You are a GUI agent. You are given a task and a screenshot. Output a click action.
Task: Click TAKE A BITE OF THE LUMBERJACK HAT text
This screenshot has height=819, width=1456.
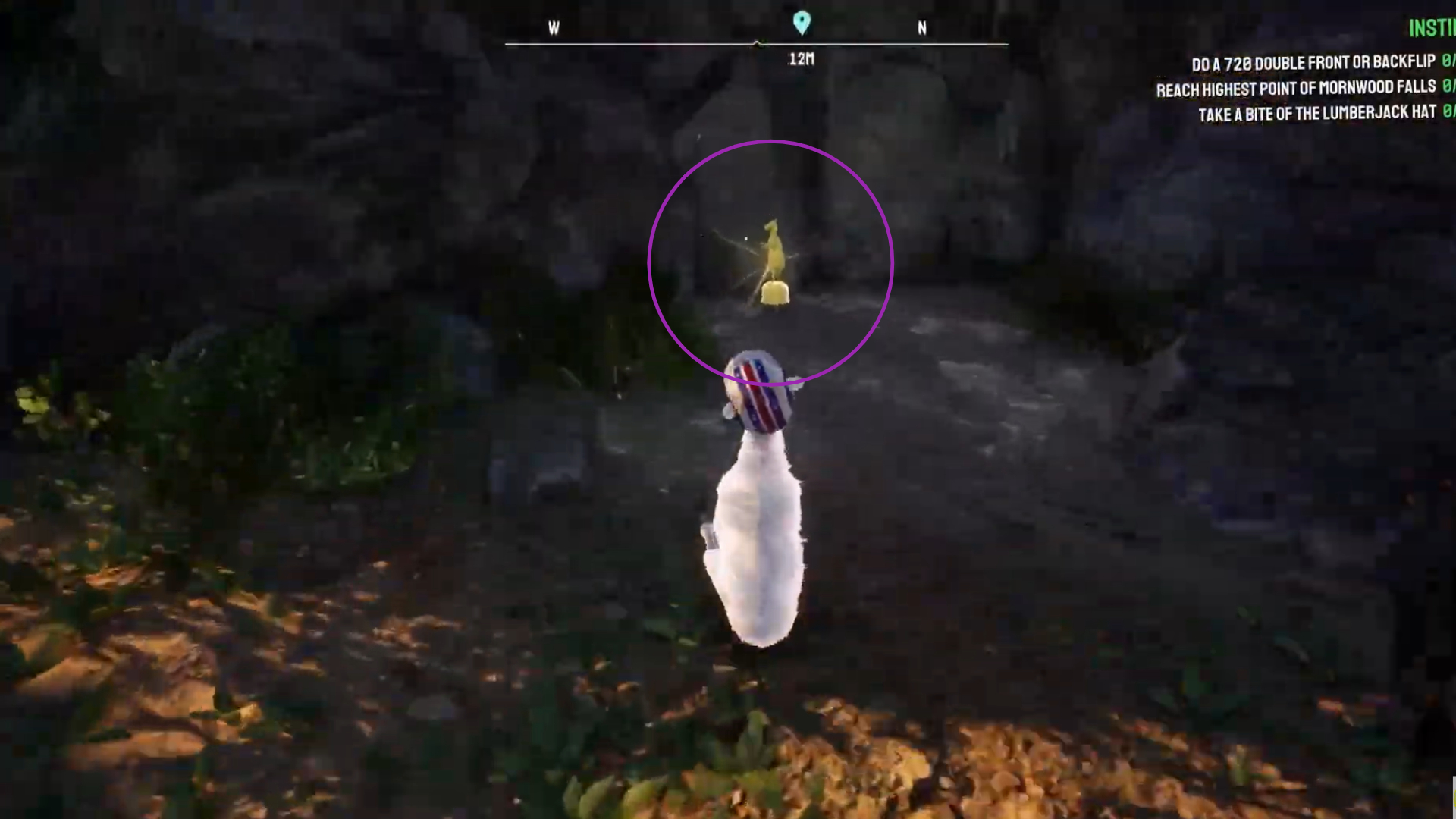tap(1317, 114)
